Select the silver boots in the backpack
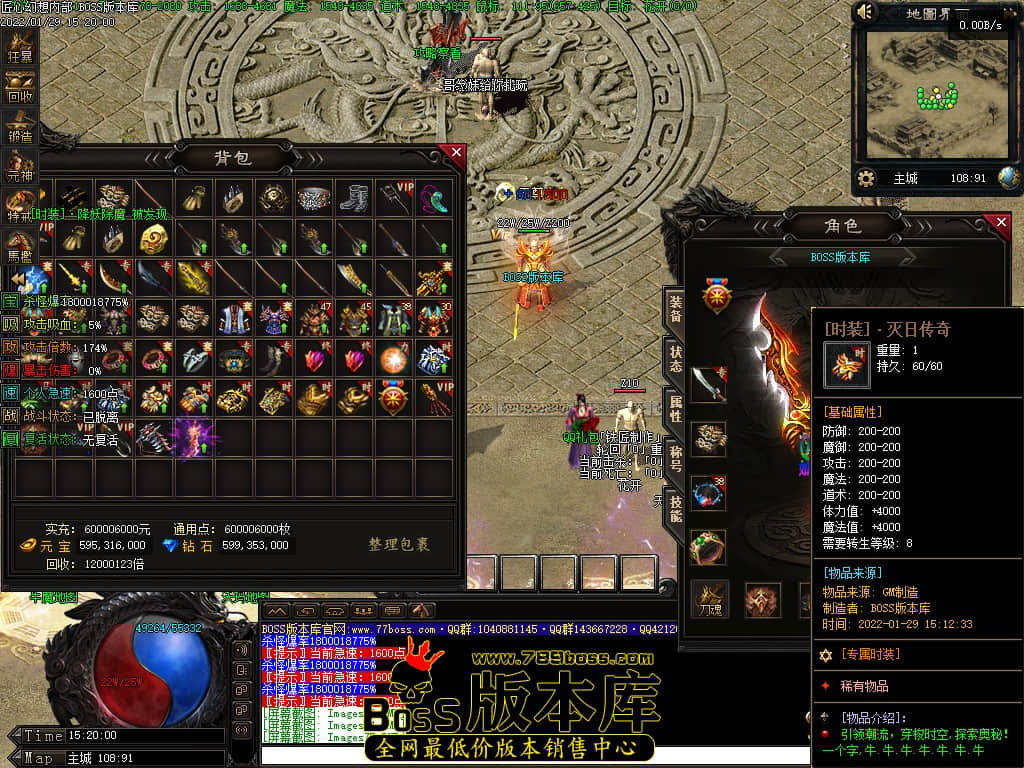Screen dimensions: 1024x768 point(354,197)
